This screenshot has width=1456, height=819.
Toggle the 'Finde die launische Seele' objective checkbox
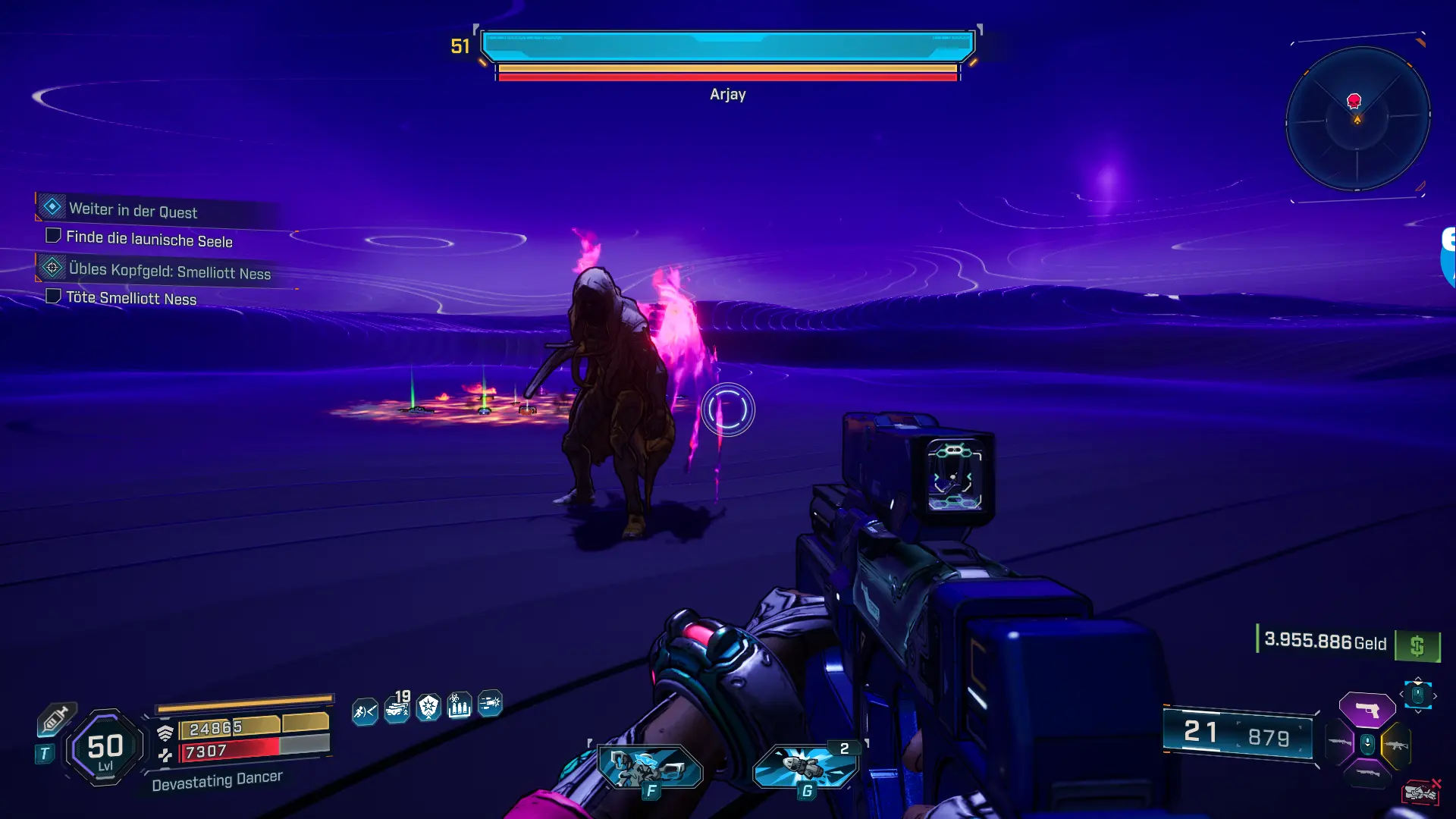[53, 236]
